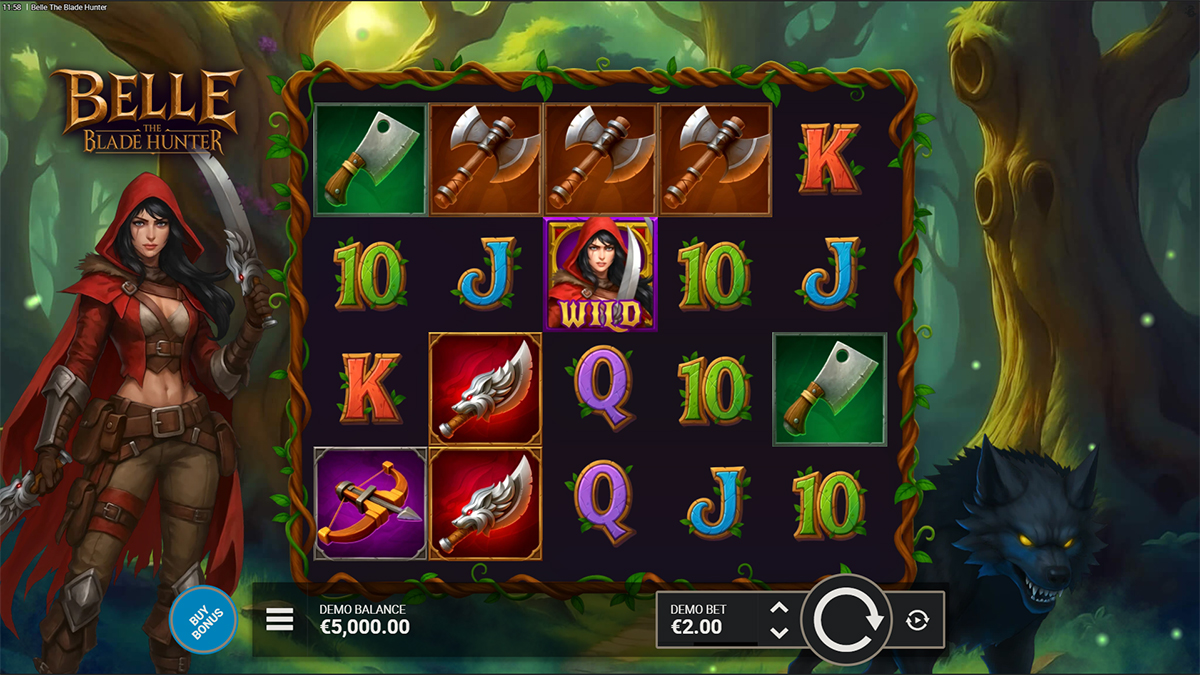Spin the reels with the circular arrow button
1200x675 pixels.
(848, 620)
